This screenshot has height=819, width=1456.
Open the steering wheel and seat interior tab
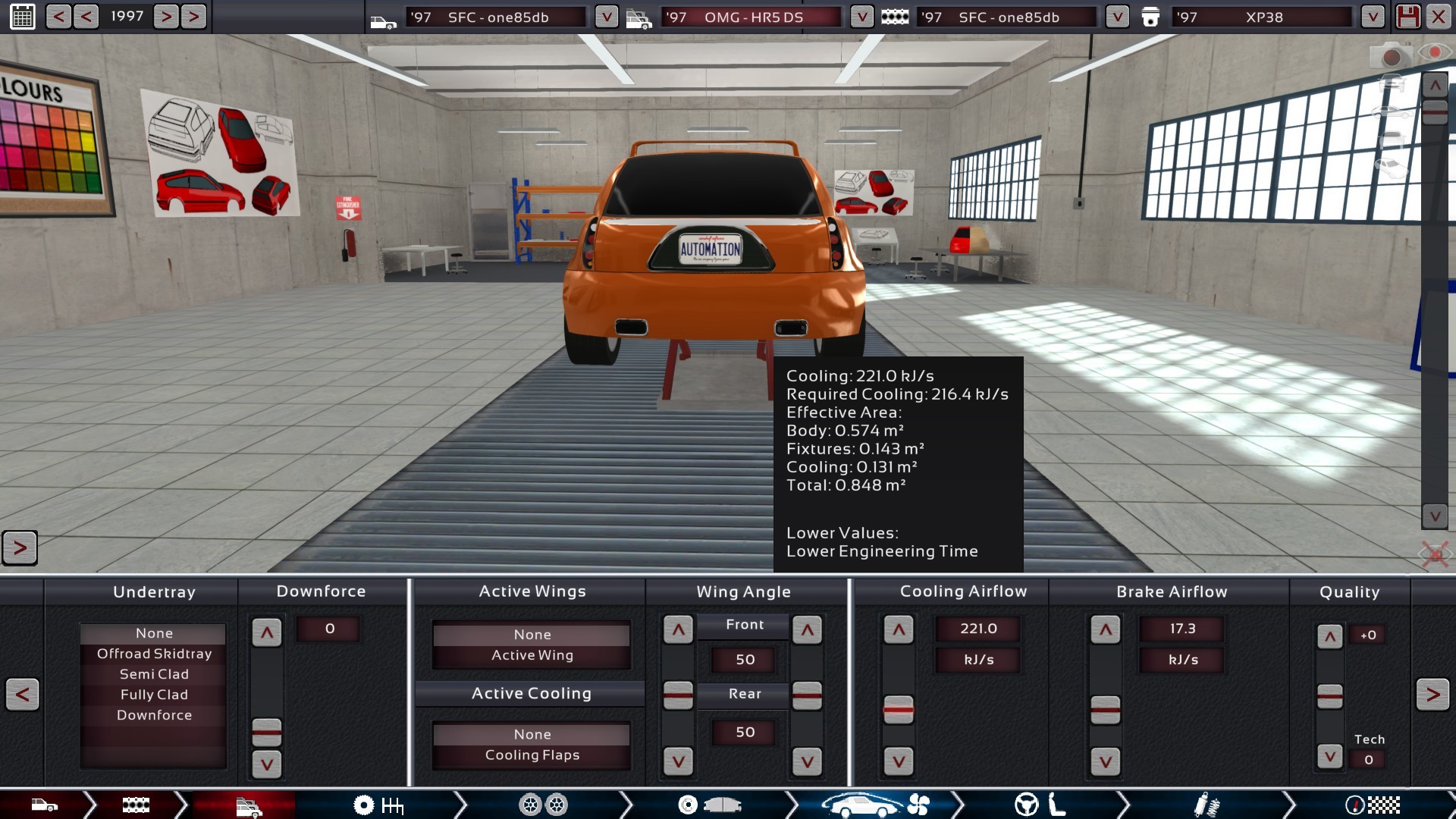(1039, 805)
